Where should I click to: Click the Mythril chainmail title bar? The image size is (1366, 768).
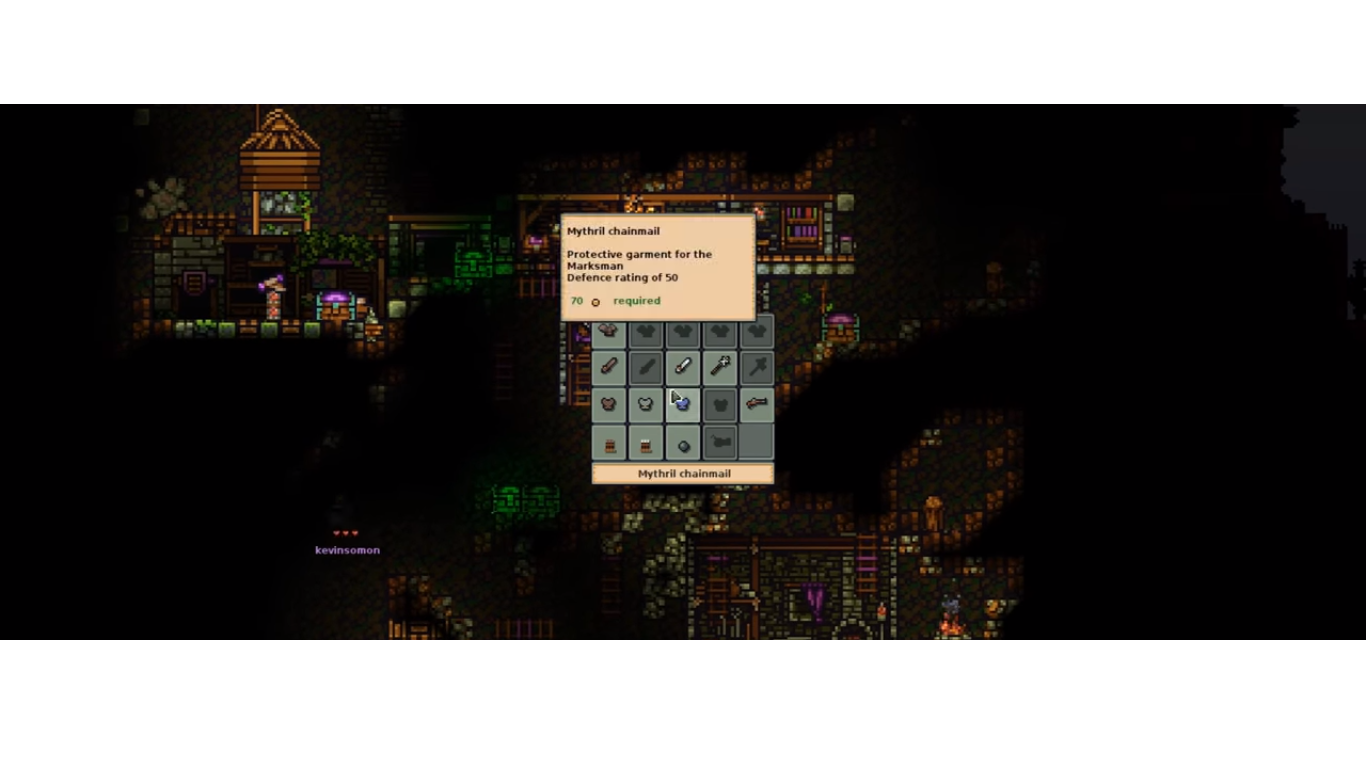click(683, 473)
